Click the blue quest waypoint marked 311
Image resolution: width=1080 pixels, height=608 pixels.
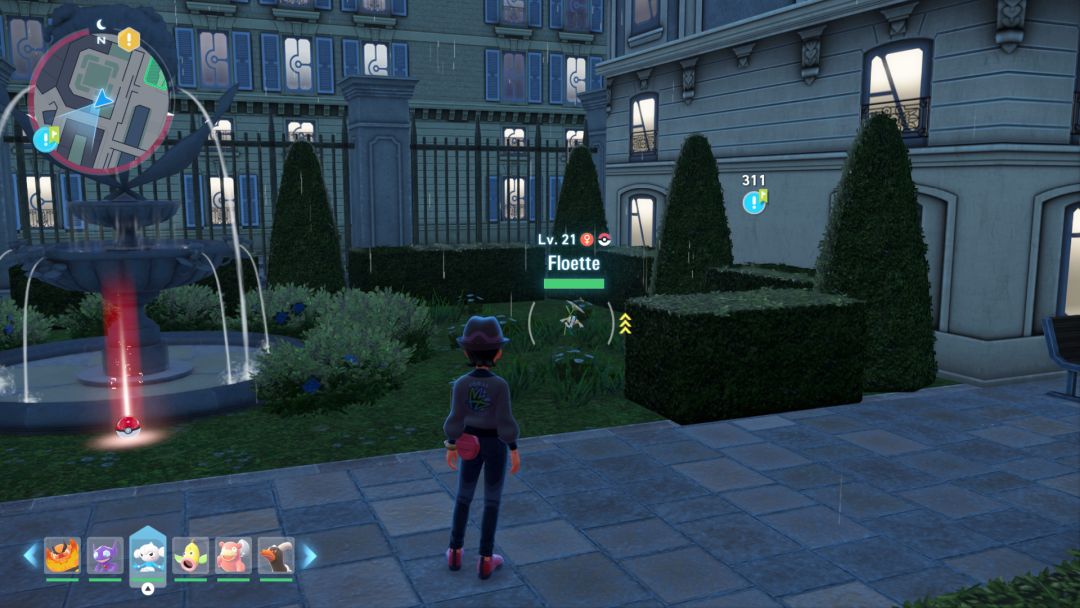click(x=753, y=202)
